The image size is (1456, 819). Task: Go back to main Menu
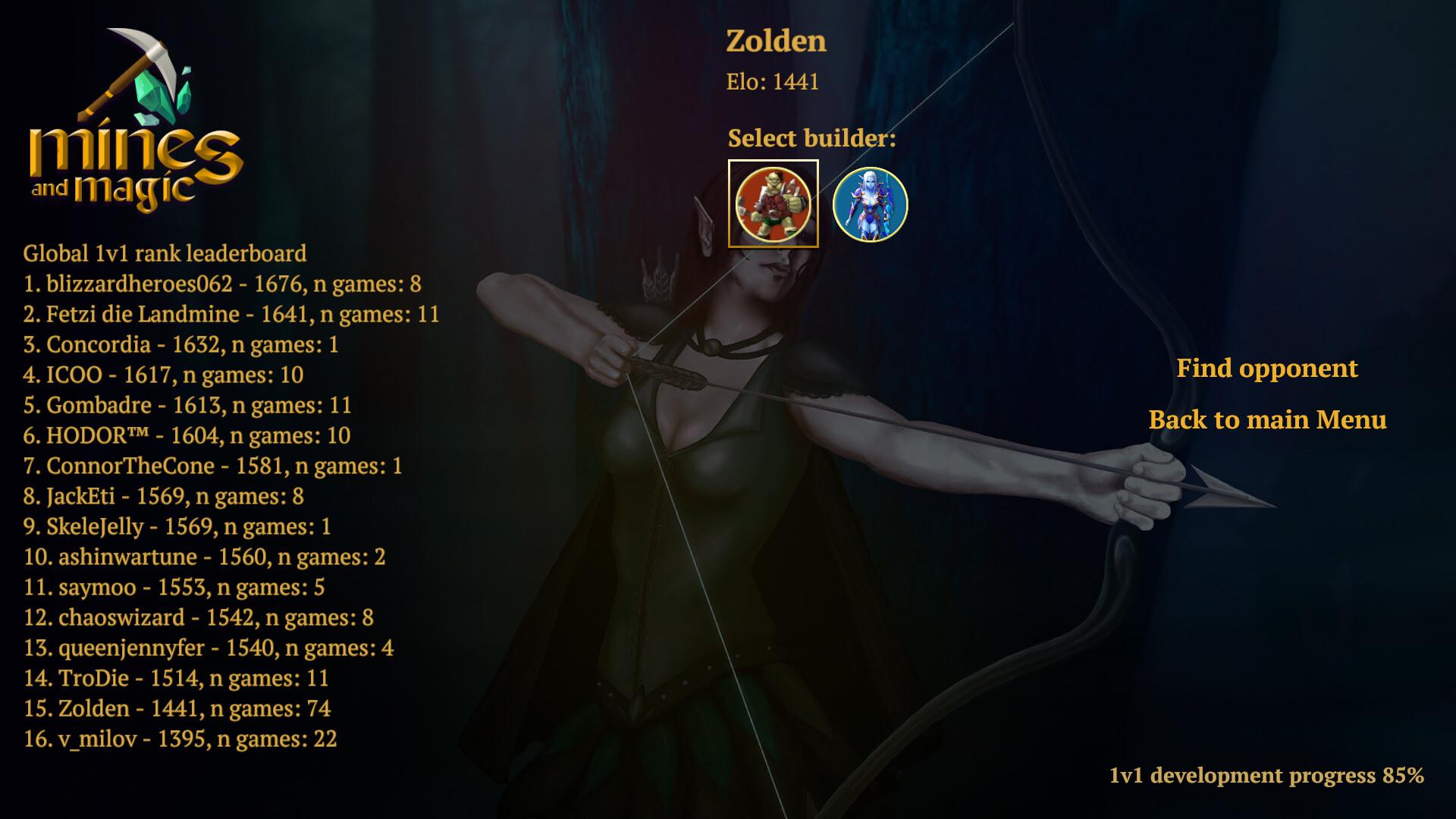(1267, 420)
